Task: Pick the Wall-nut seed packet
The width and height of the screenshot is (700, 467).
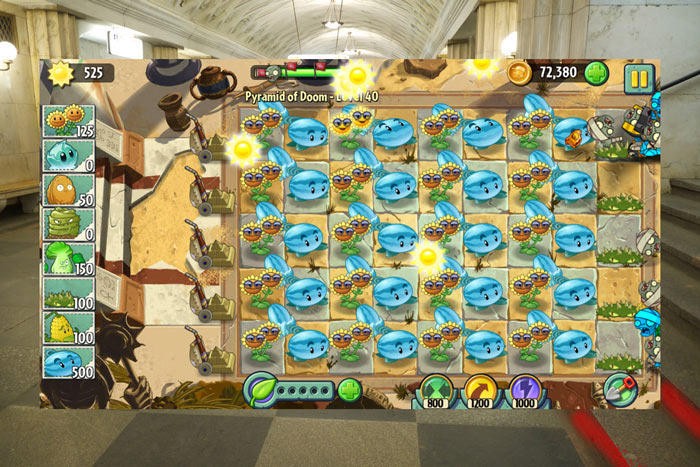Action: (x=68, y=189)
